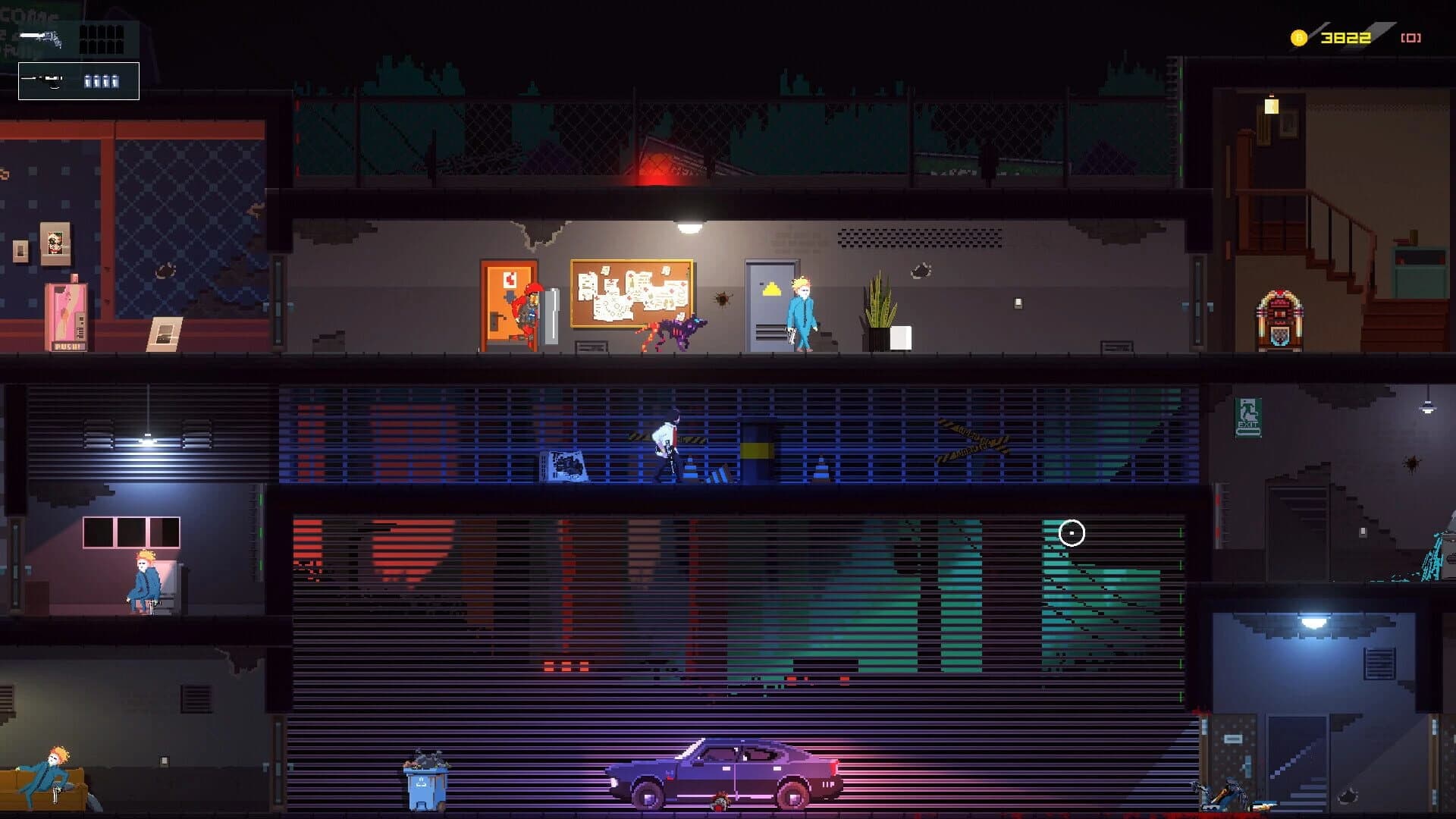This screenshot has width=1456, height=819.
Task: Adjust the large window blinds over the storefront
Action: click(x=720, y=607)
